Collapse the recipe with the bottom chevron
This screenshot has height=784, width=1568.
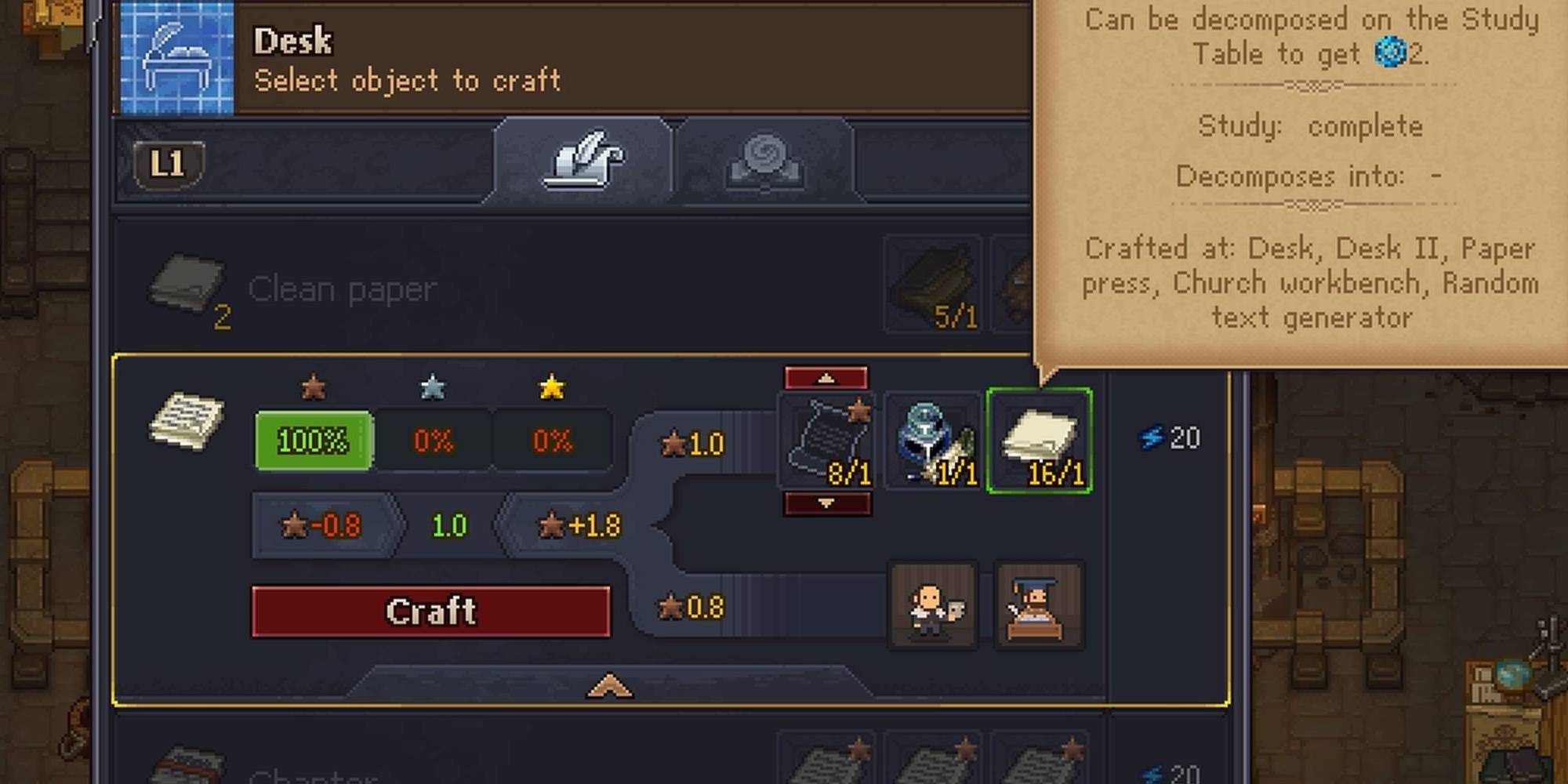[x=609, y=687]
